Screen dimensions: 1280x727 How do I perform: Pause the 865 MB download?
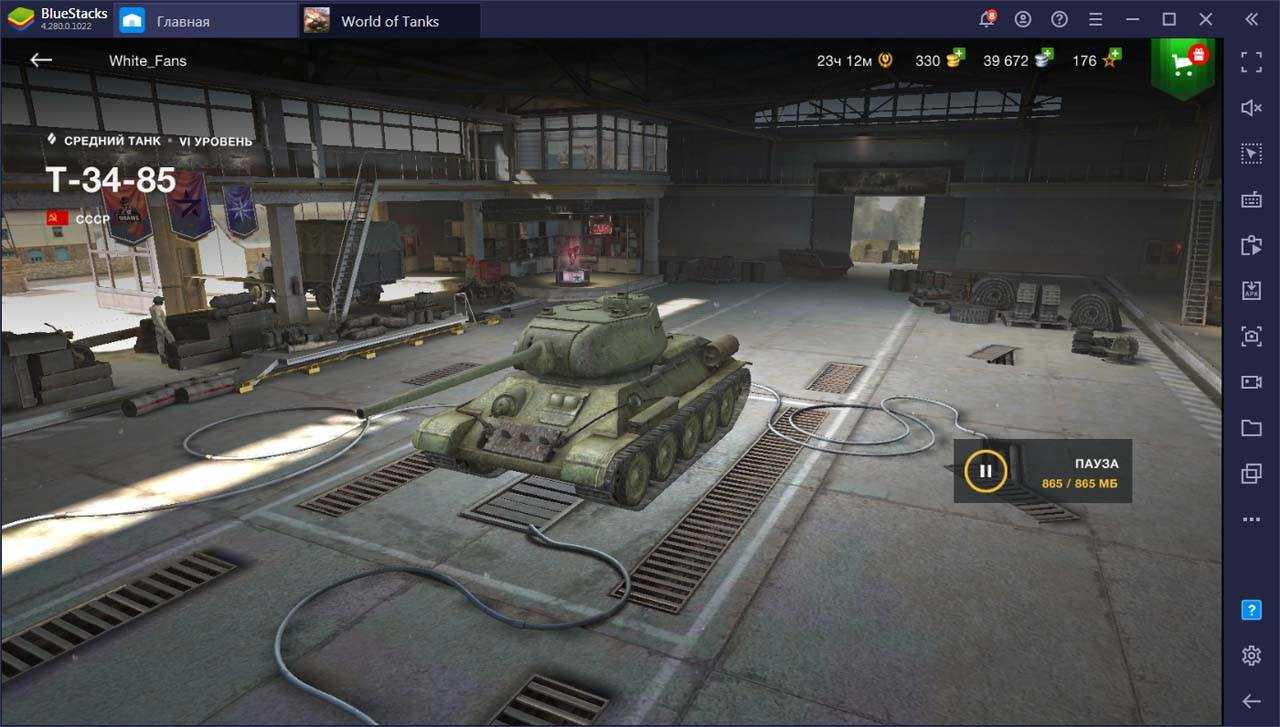pos(985,471)
